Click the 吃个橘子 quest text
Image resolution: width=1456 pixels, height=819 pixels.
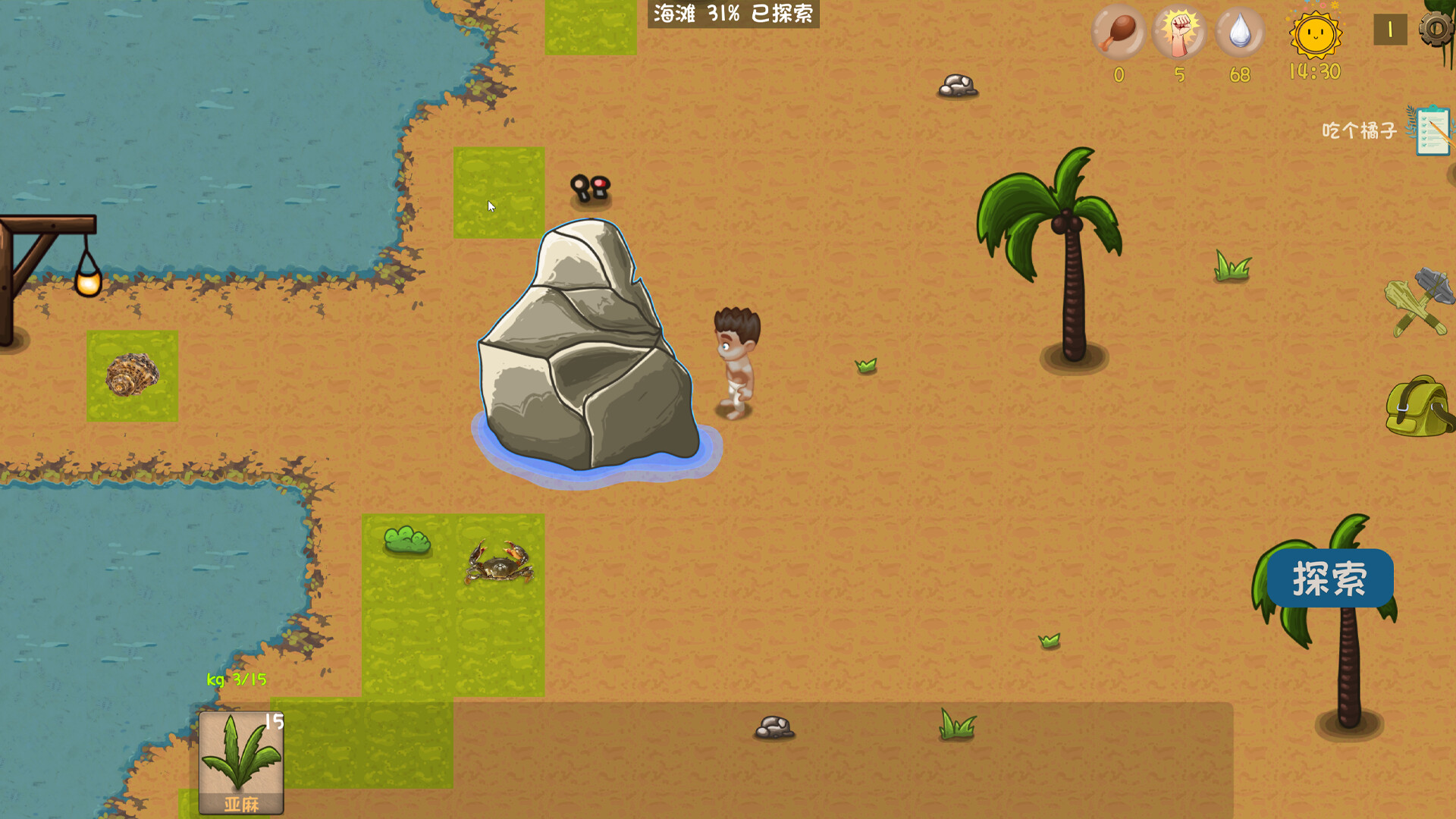coord(1360,130)
